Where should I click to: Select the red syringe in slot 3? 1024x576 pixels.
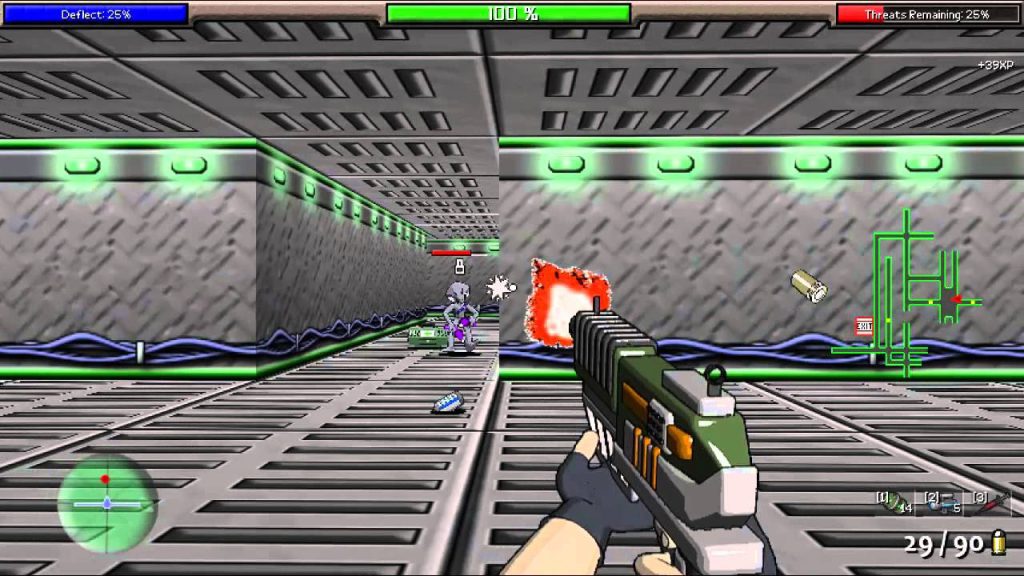(x=994, y=502)
